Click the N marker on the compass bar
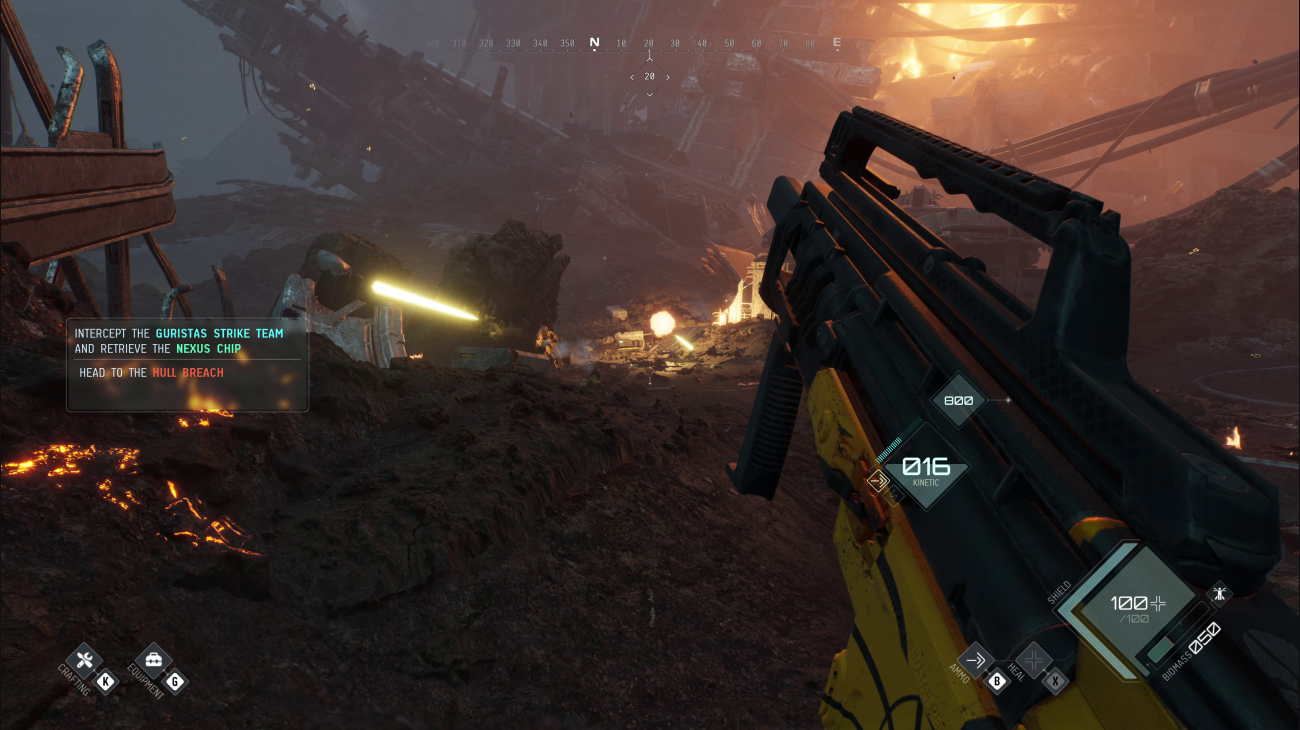Viewport: 1300px width, 730px height. pyautogui.click(x=594, y=42)
